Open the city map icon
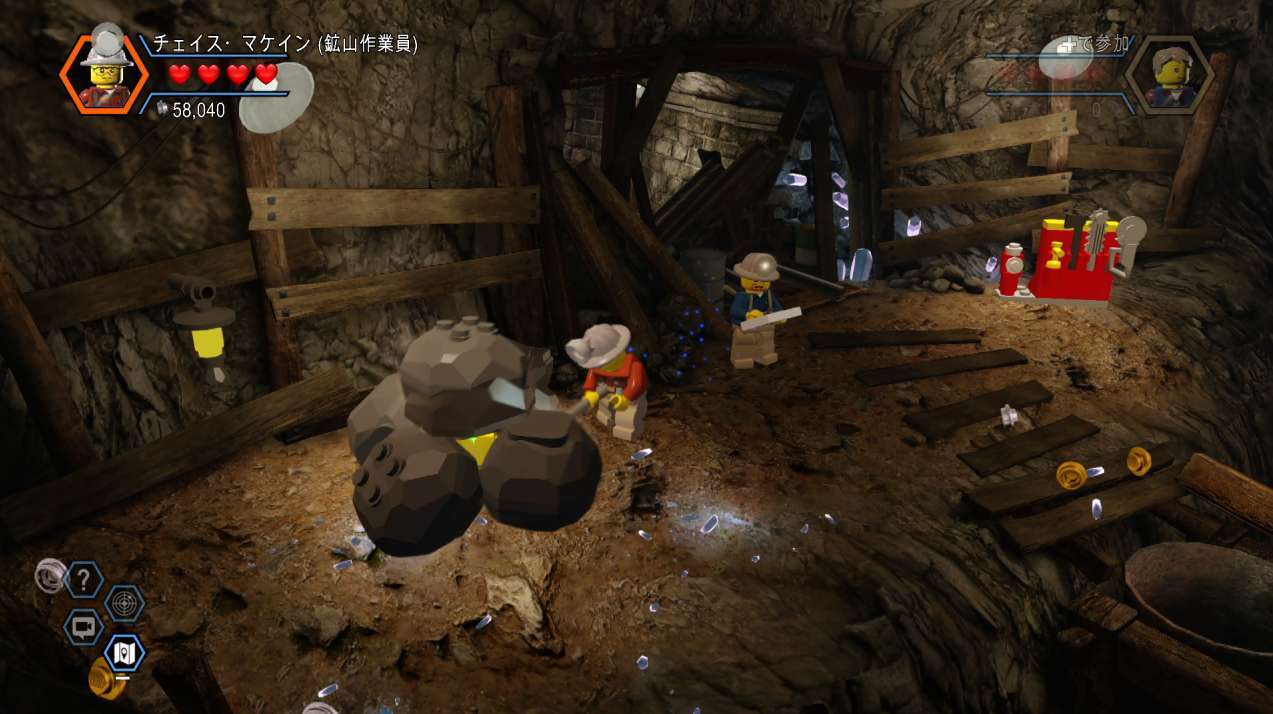Viewport: 1273px width, 714px height. pos(125,654)
